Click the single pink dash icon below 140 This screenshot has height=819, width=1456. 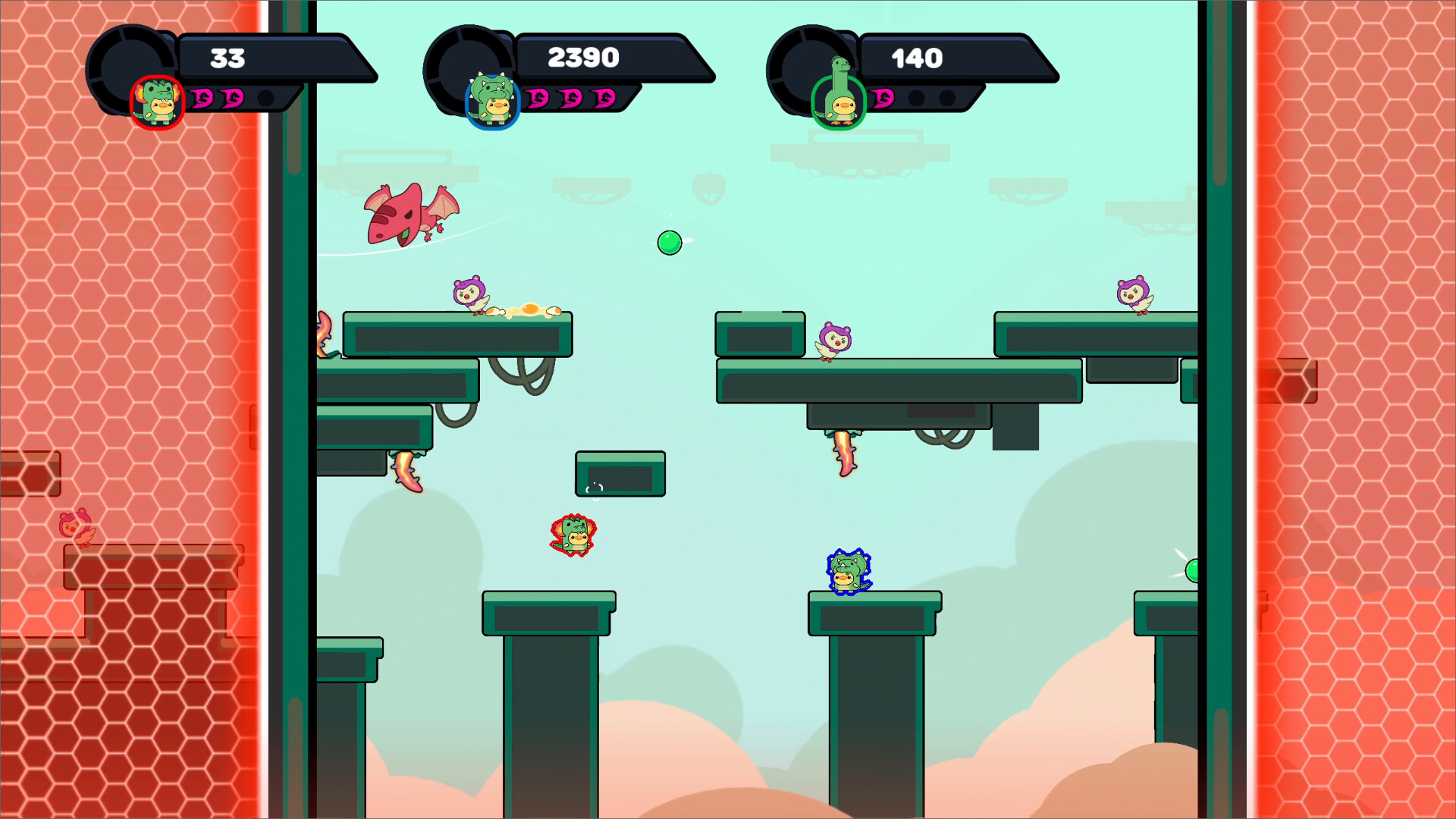[x=882, y=99]
